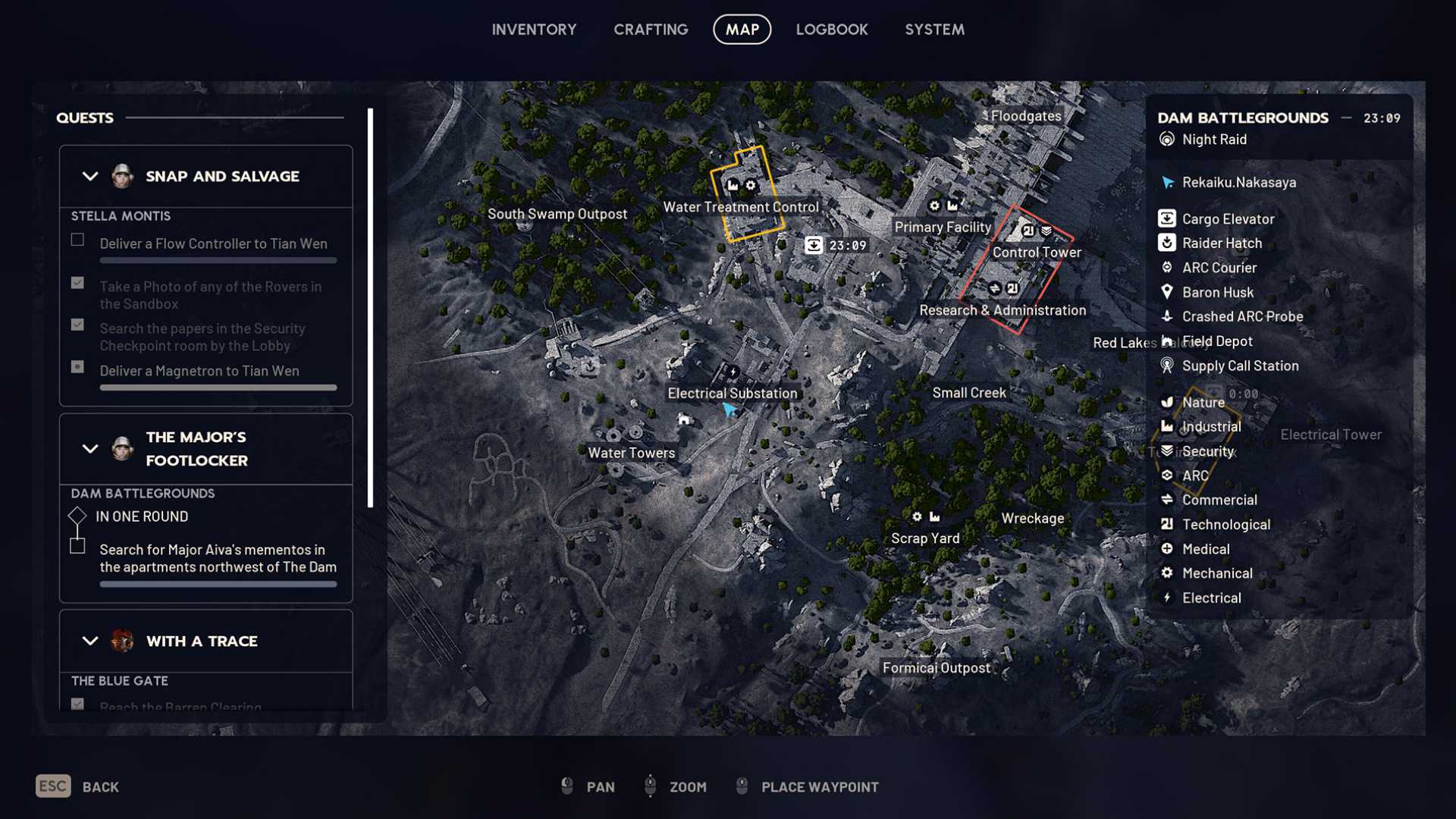This screenshot has width=1456, height=819.
Task: Select the Water Treatment Control map label
Action: (740, 207)
